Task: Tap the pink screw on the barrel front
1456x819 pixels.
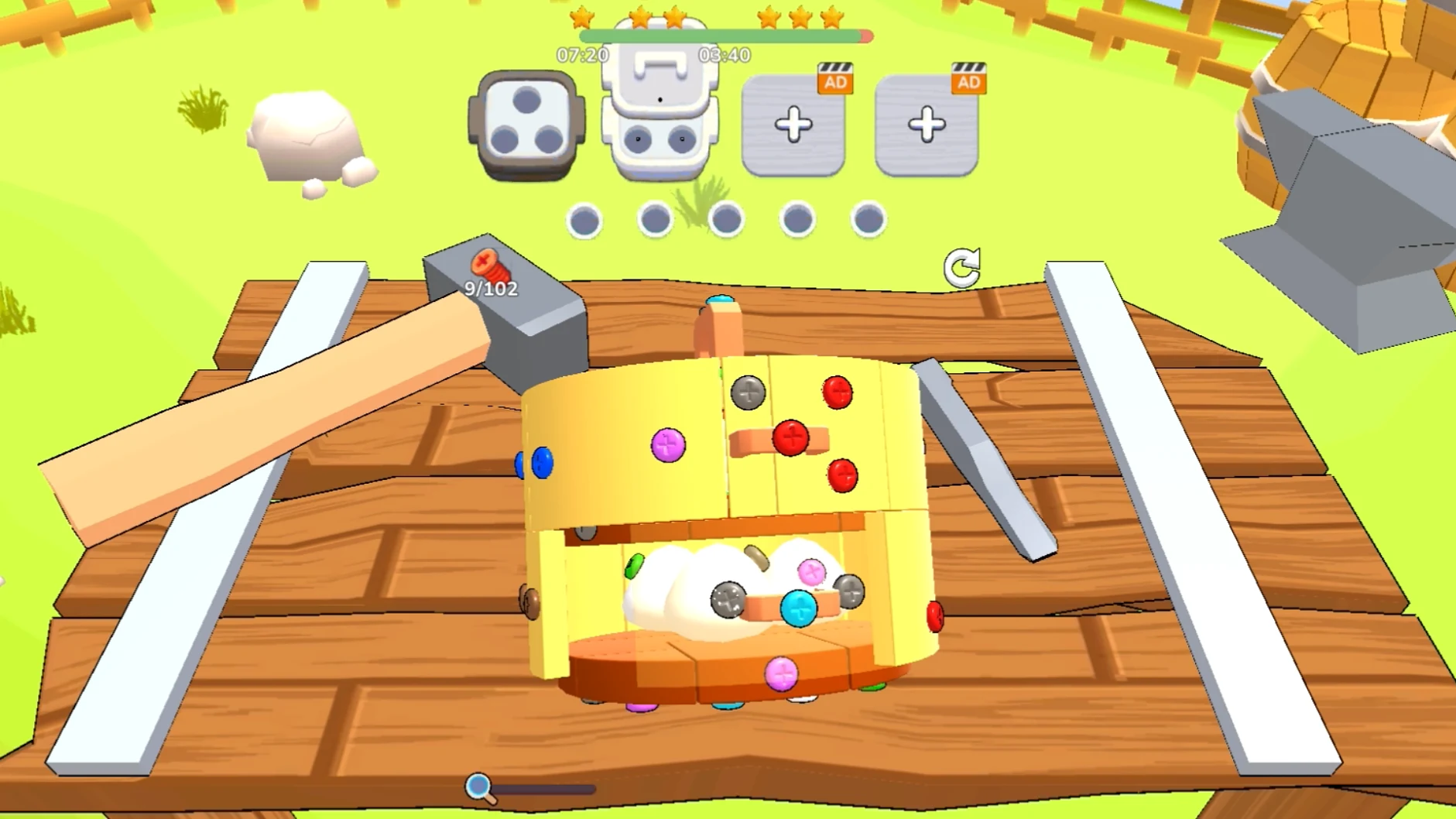Action: coord(666,444)
